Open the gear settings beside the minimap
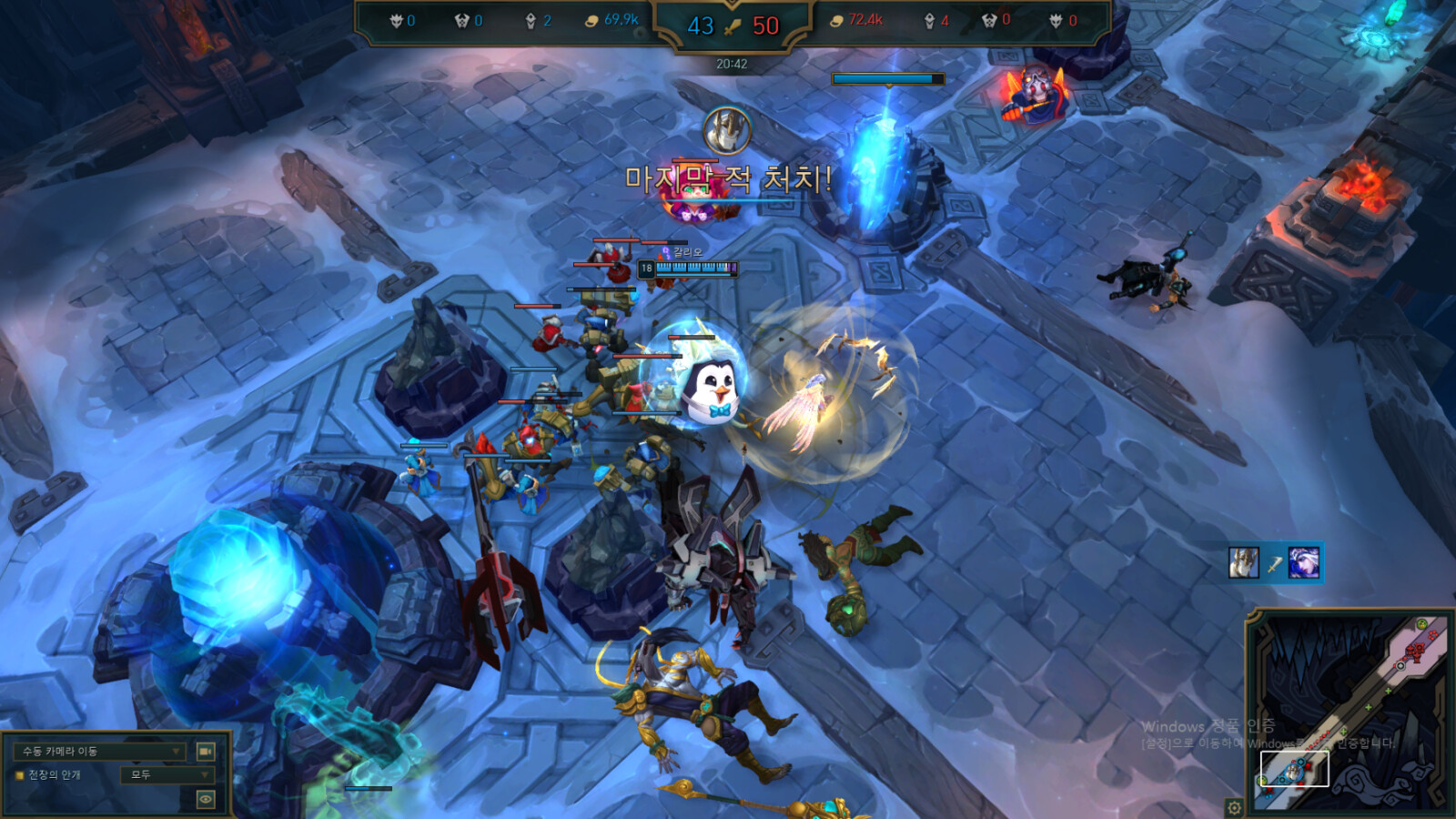 pyautogui.click(x=1234, y=807)
